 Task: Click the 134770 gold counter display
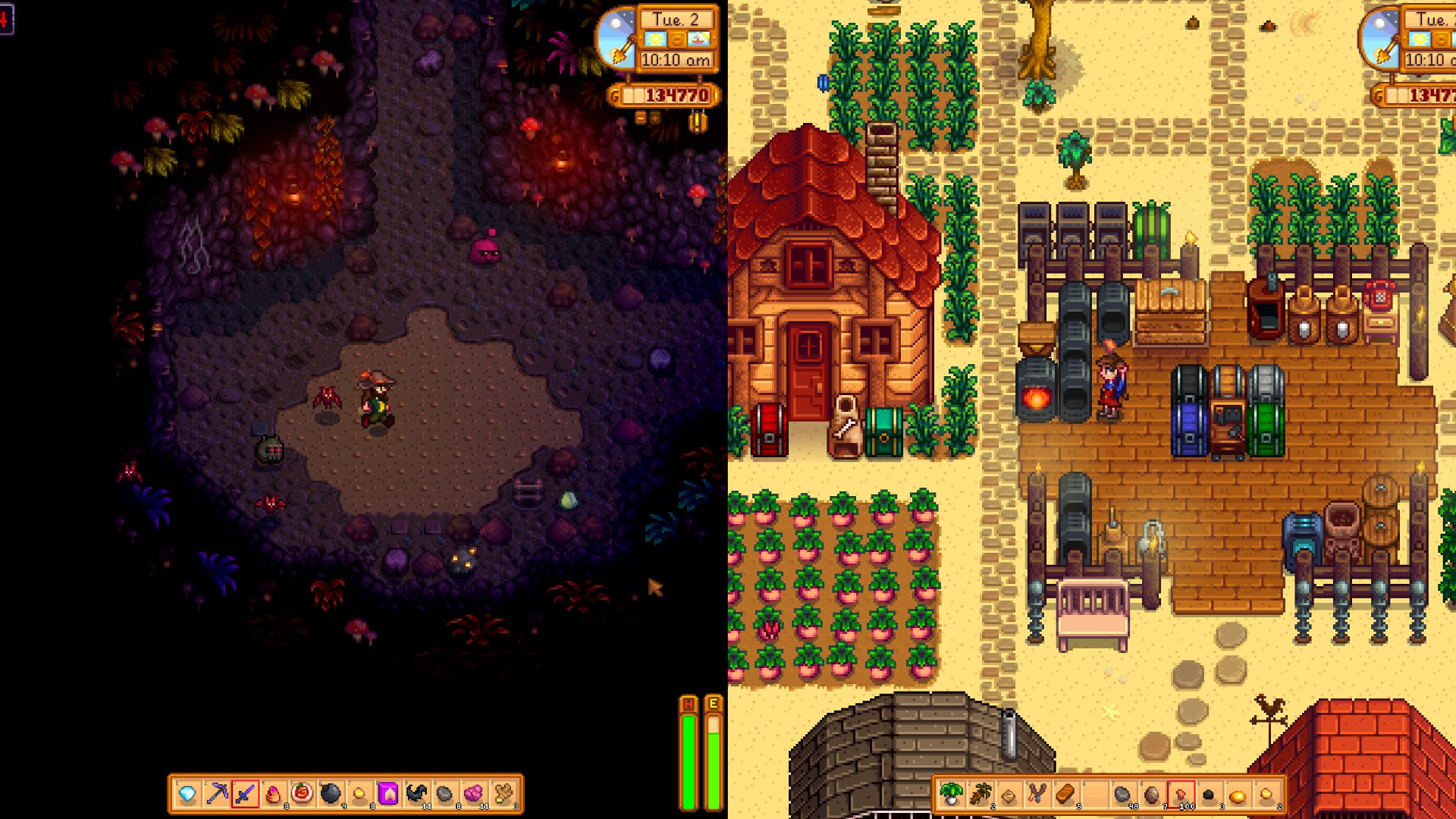coord(666,96)
